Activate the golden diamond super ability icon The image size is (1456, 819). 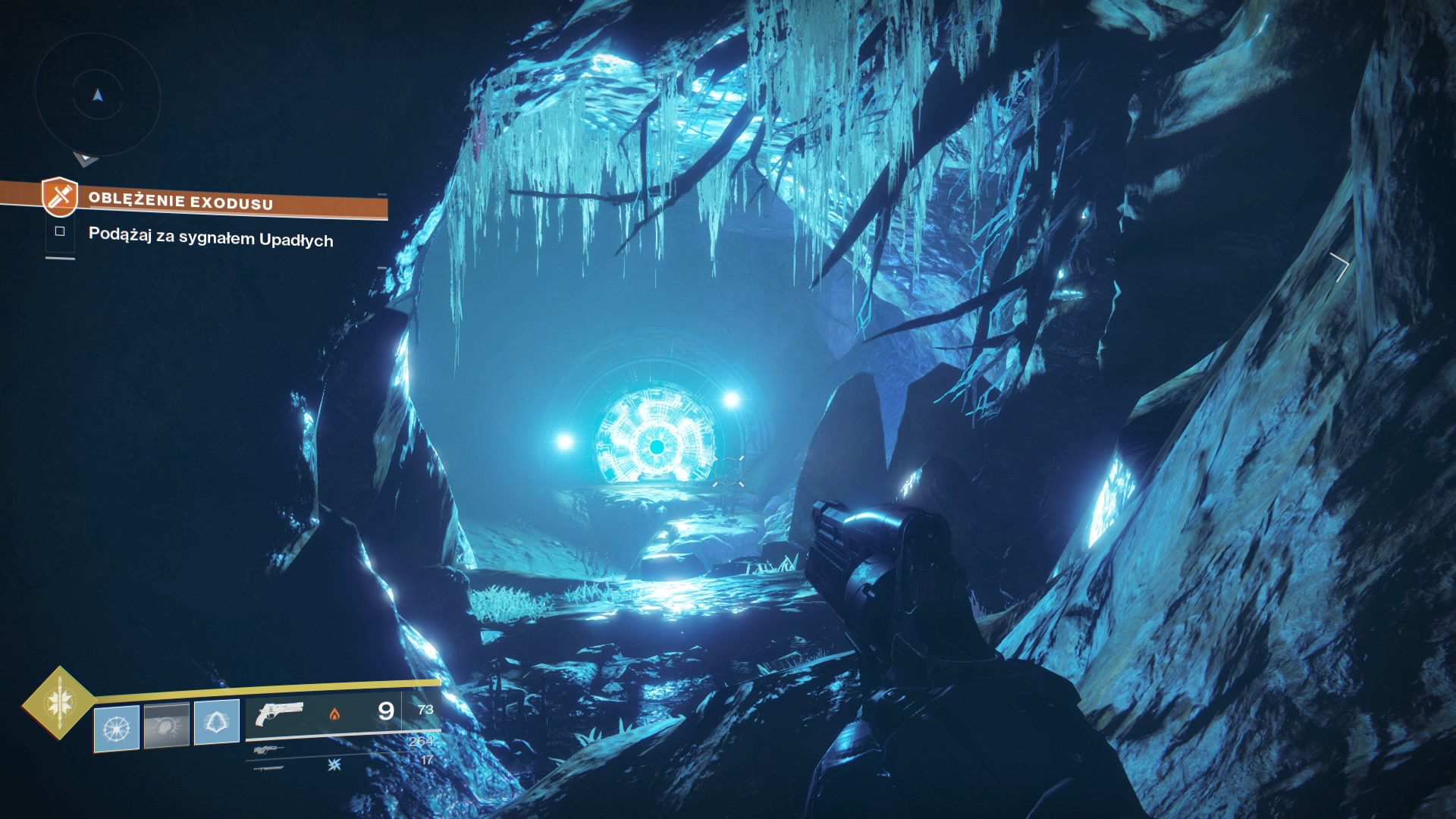point(58,701)
